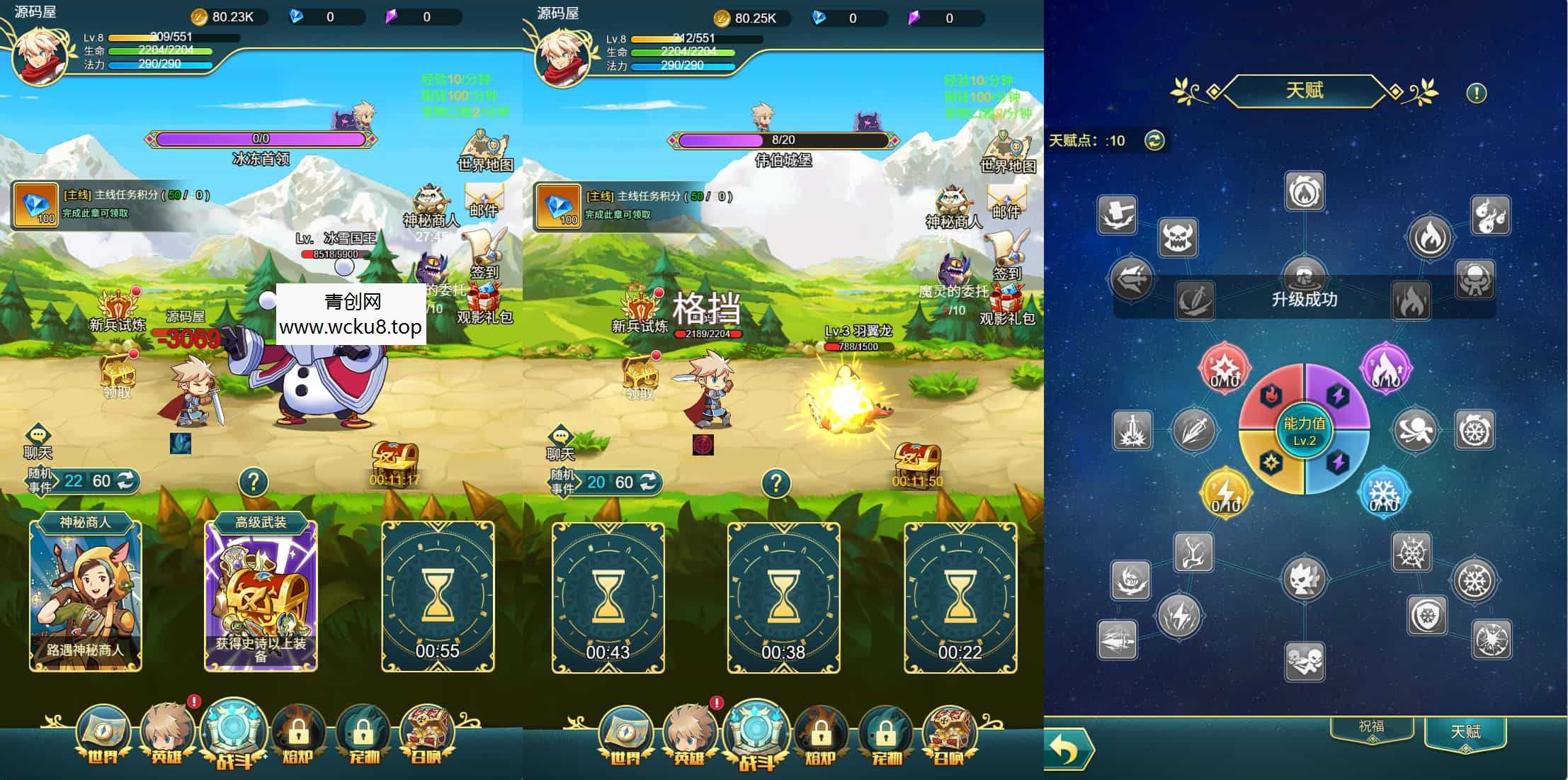Choose the purple flame talent node

click(x=1385, y=367)
